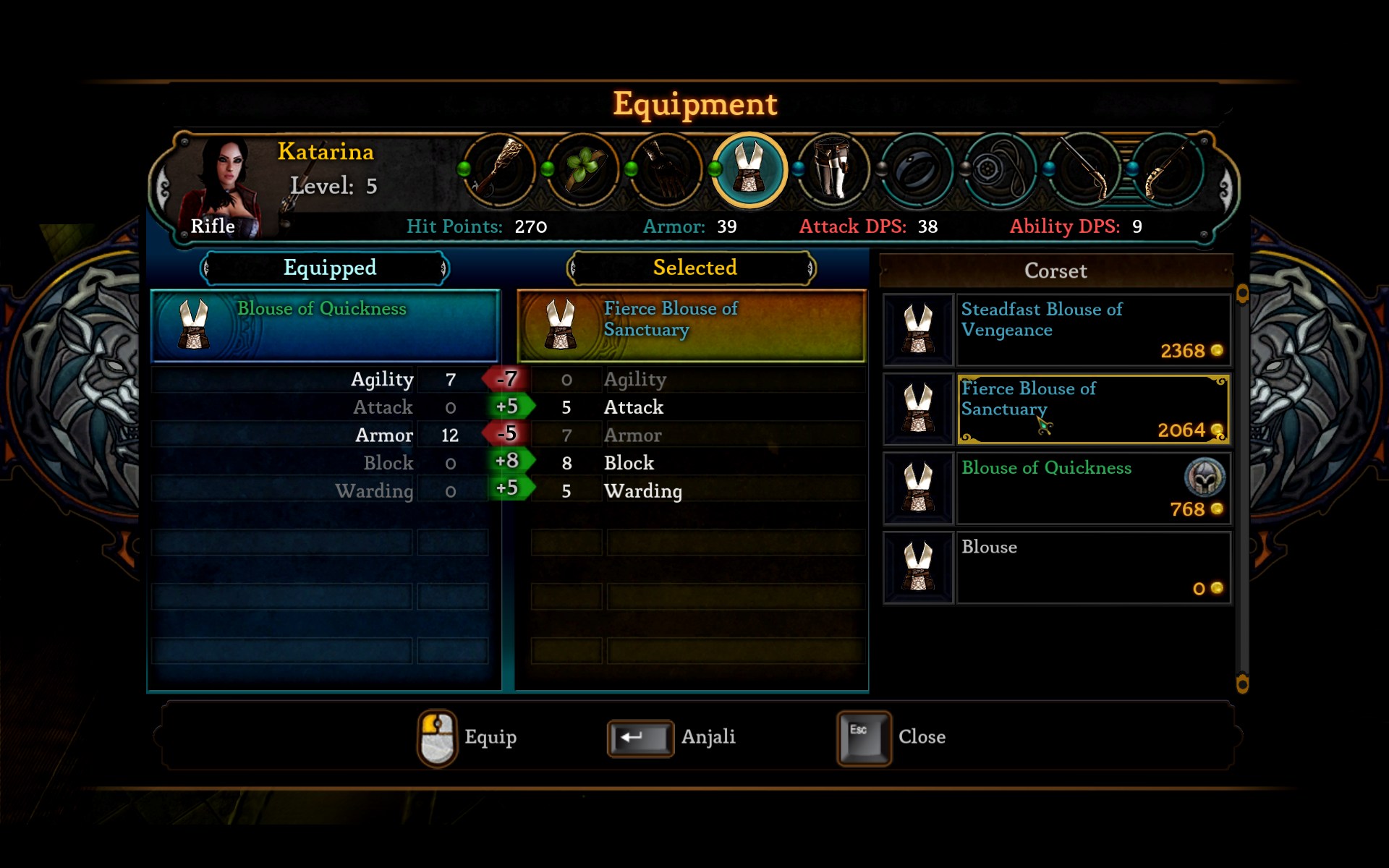Viewport: 1389px width, 868px height.
Task: Click the equipped Blouse of Quickness panel
Action: [325, 325]
